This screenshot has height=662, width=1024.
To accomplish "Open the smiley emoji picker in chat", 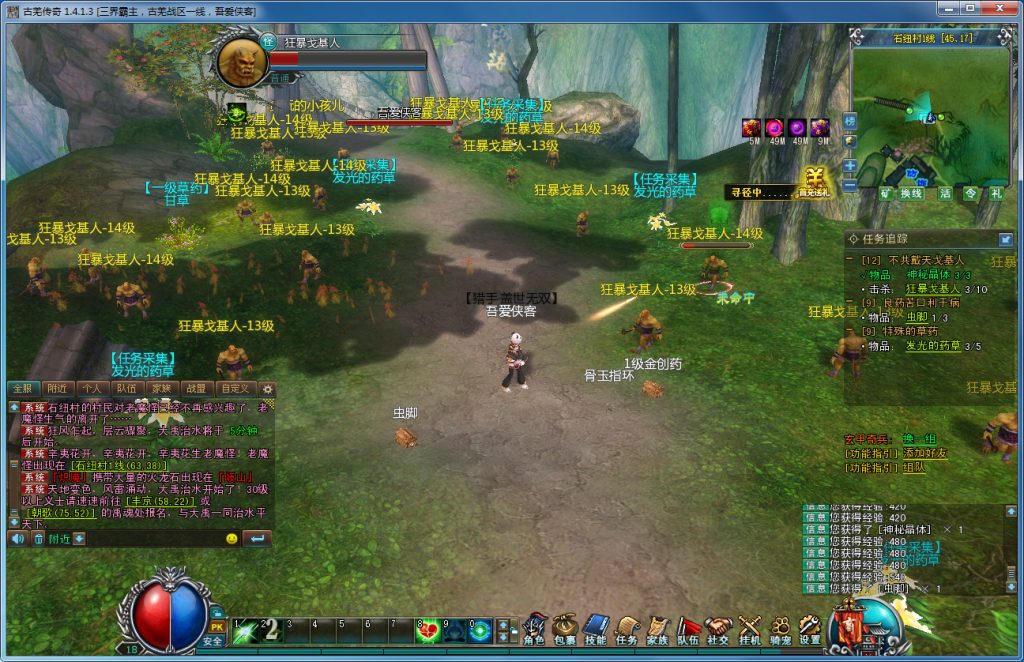I will pos(232,539).
